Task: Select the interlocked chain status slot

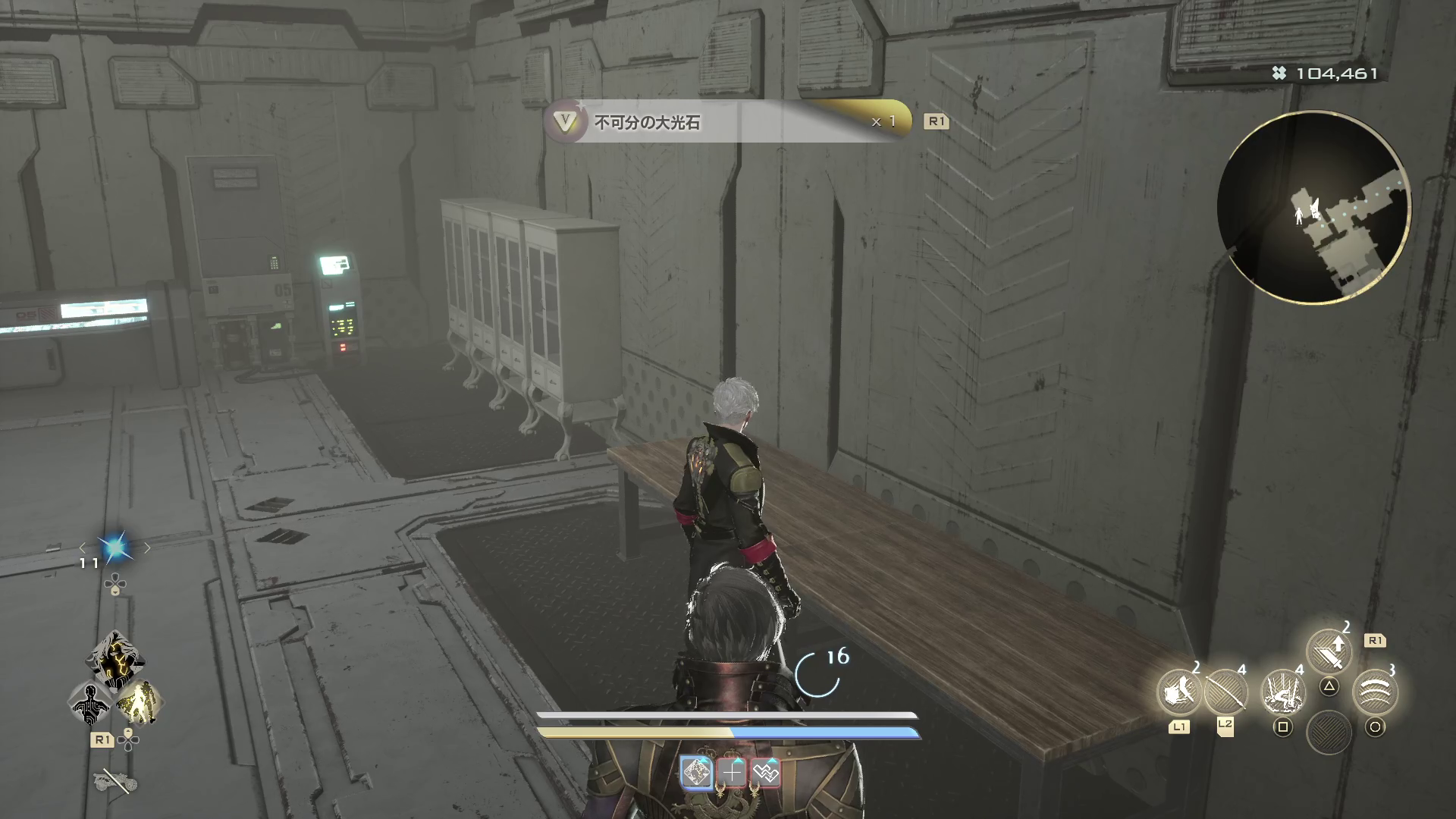Action: (x=766, y=773)
